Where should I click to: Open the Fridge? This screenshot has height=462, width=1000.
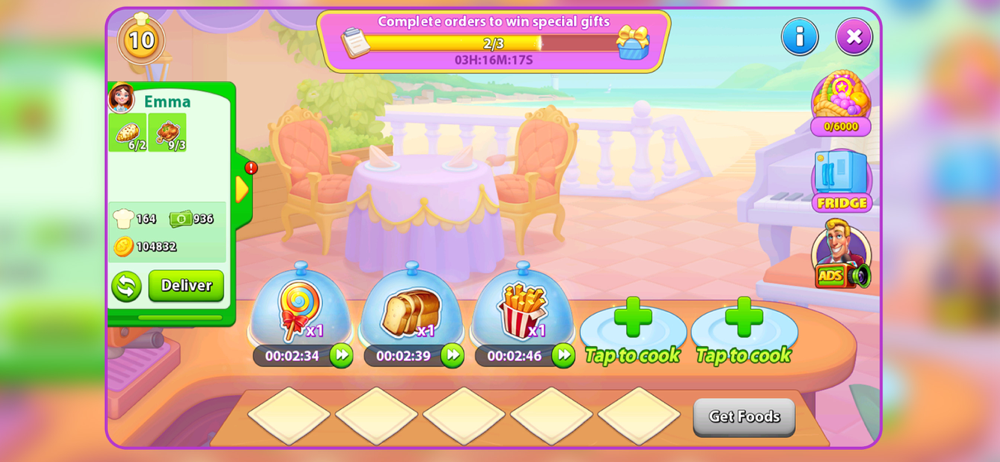pos(841,181)
